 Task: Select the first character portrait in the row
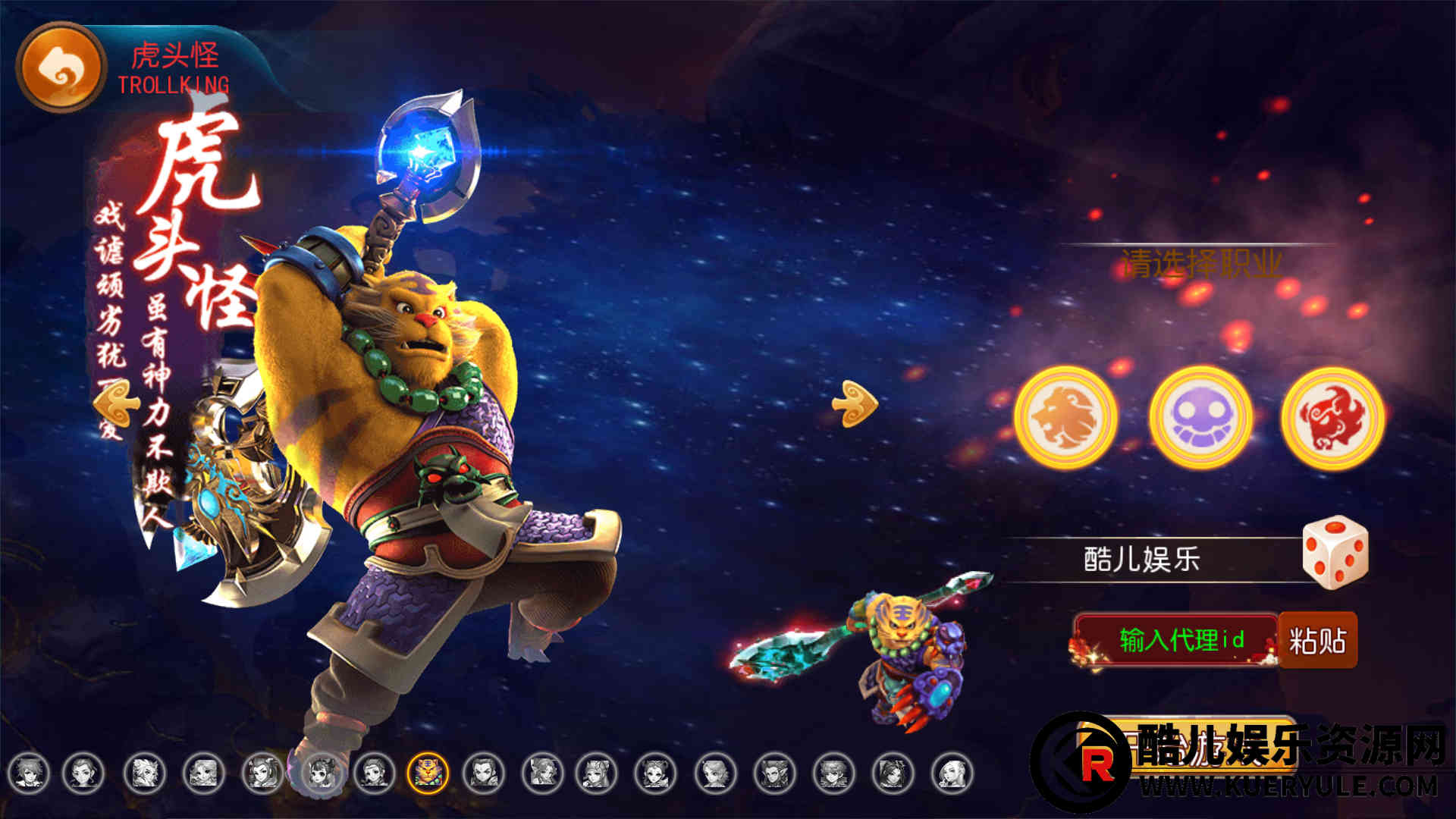coord(29,773)
